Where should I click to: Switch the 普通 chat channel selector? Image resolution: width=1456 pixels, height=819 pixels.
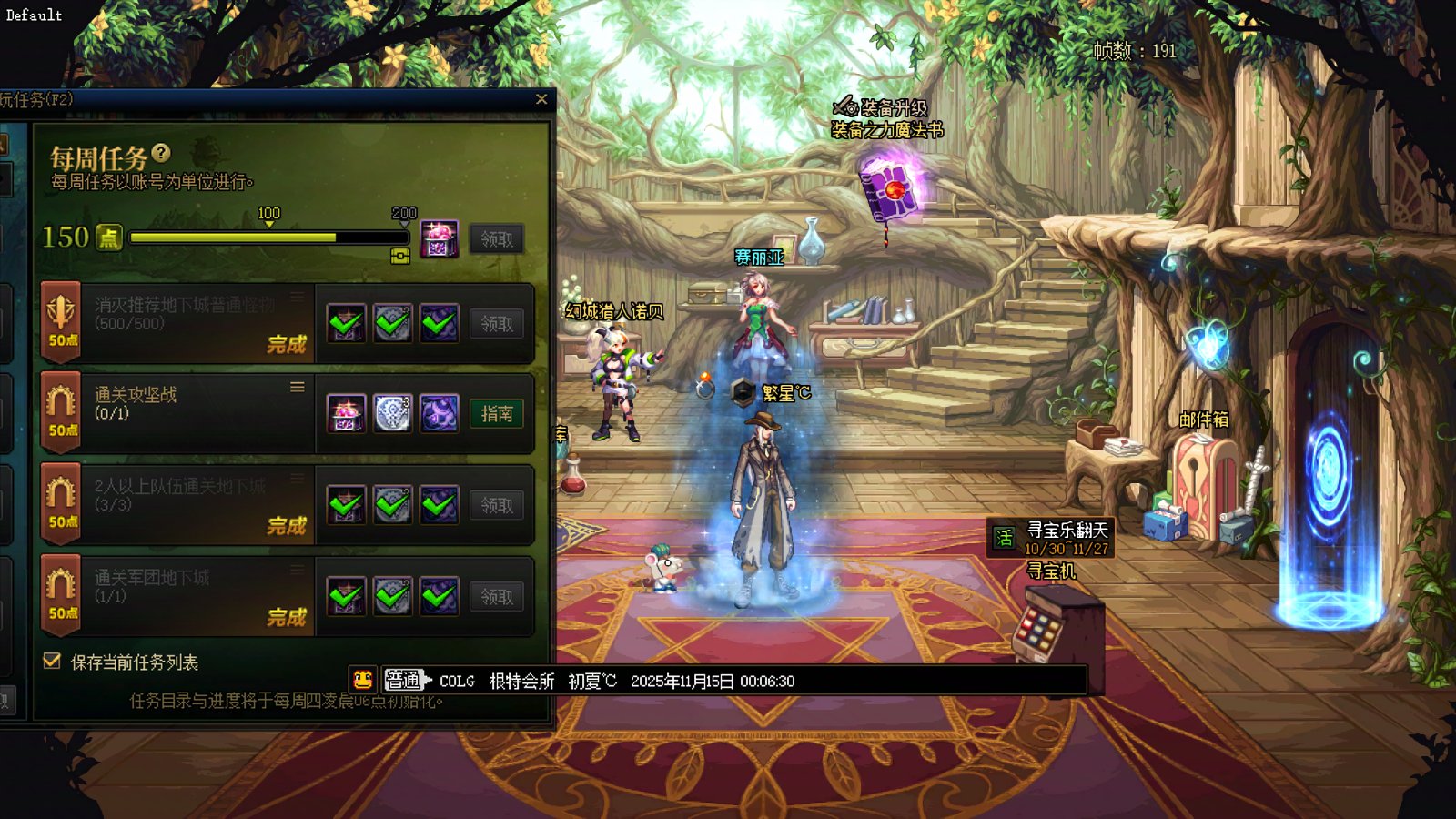[x=405, y=680]
